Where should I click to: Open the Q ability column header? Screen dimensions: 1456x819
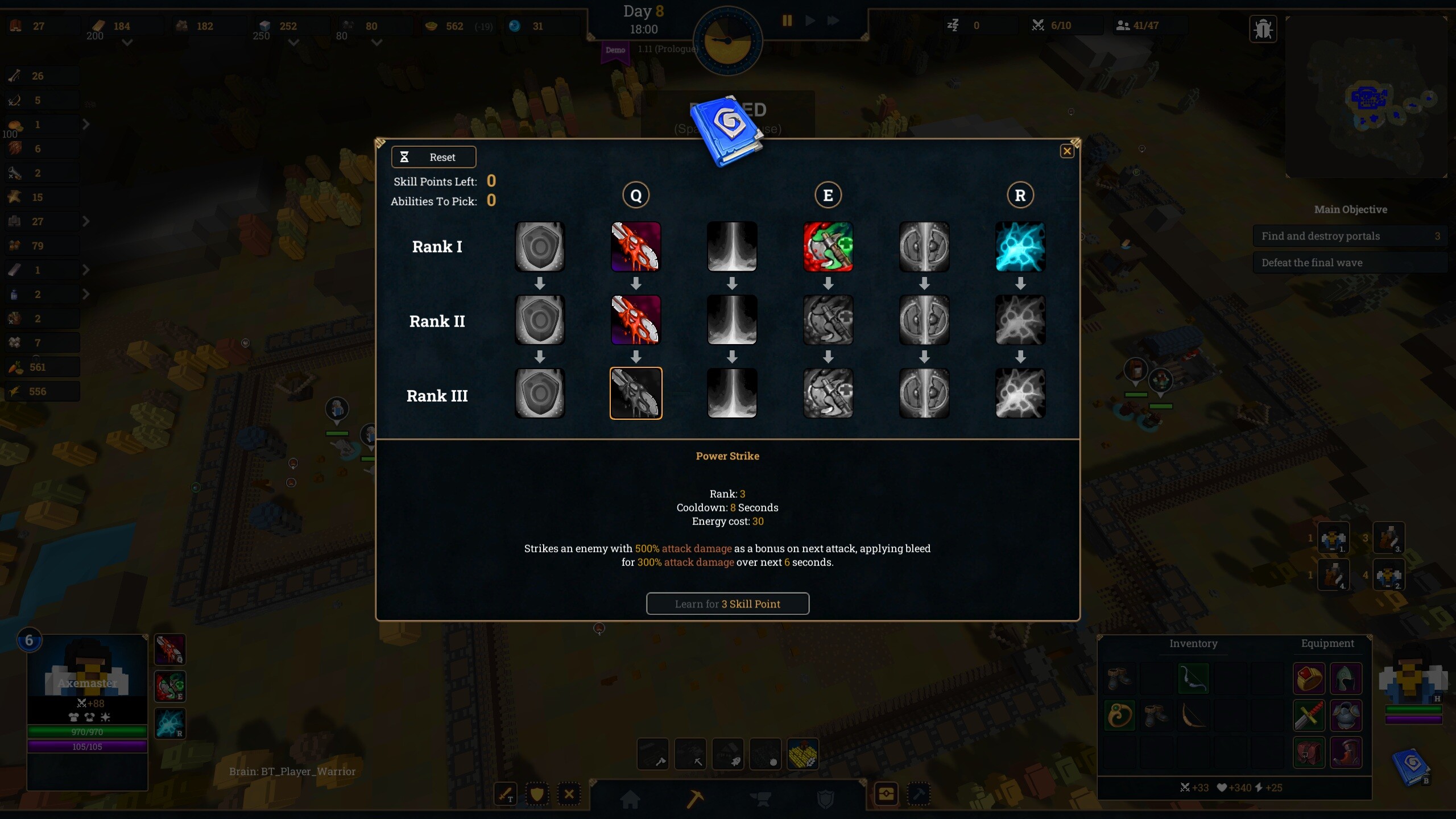coord(636,195)
